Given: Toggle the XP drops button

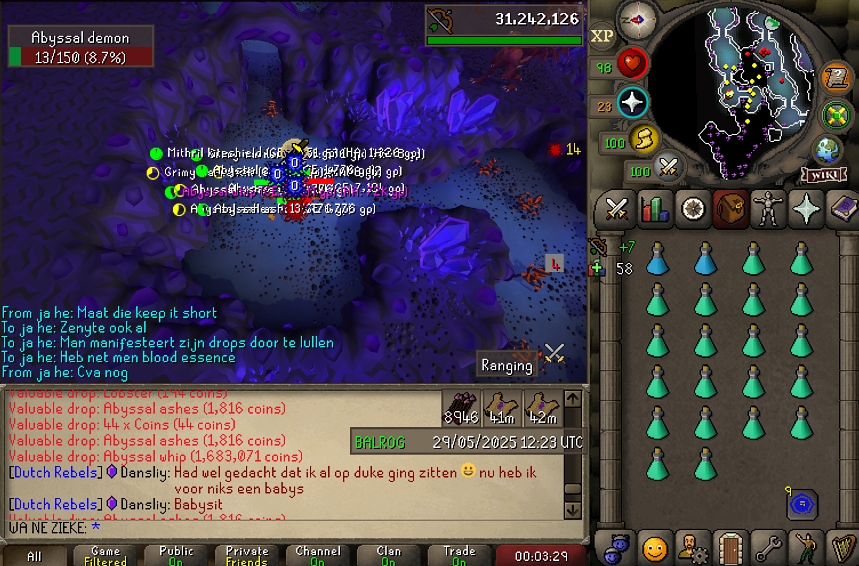Looking at the screenshot, I should tap(602, 37).
